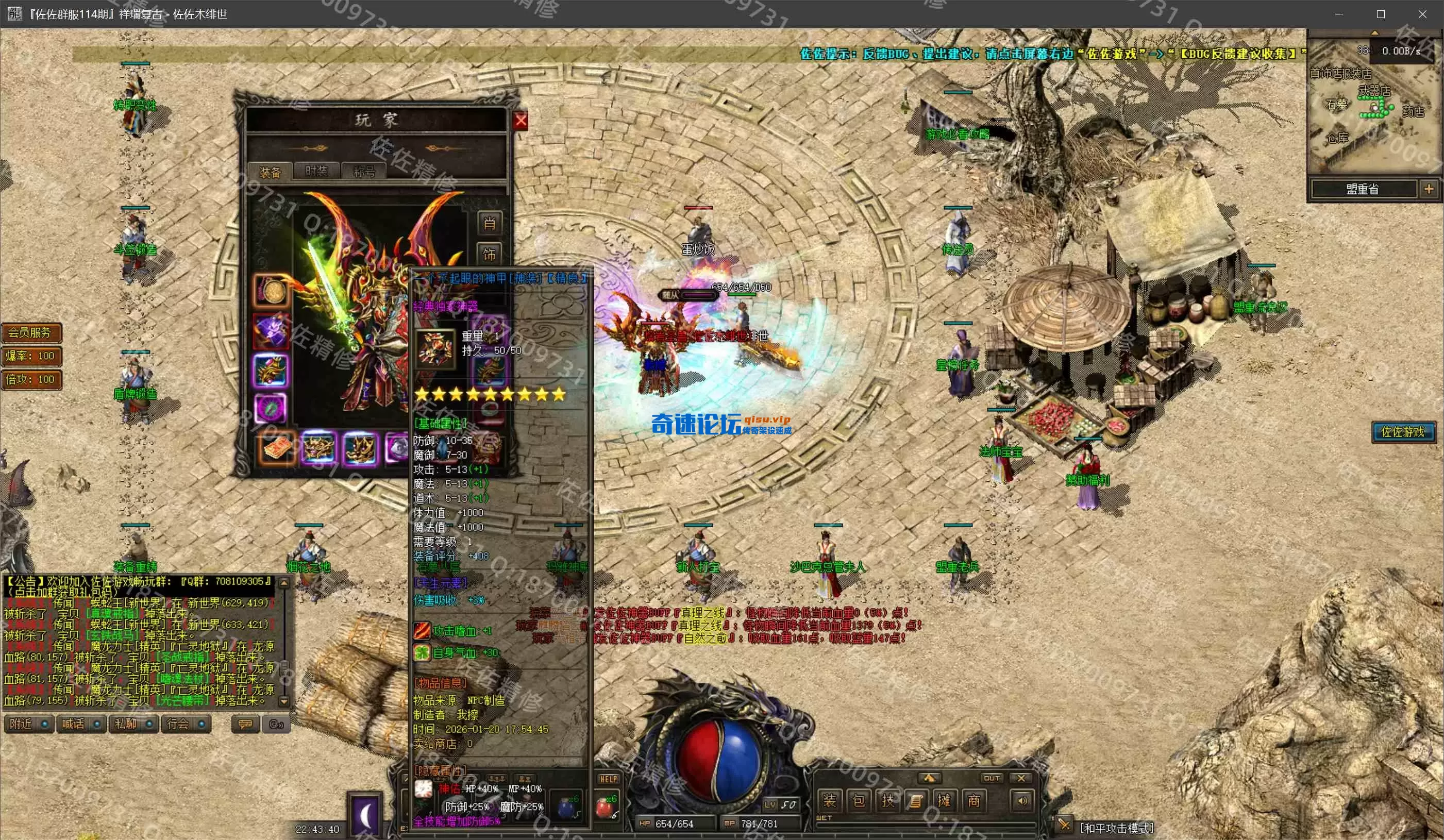Toggle the 行会 guild chat channel
The height and width of the screenshot is (840, 1444).
[x=186, y=724]
